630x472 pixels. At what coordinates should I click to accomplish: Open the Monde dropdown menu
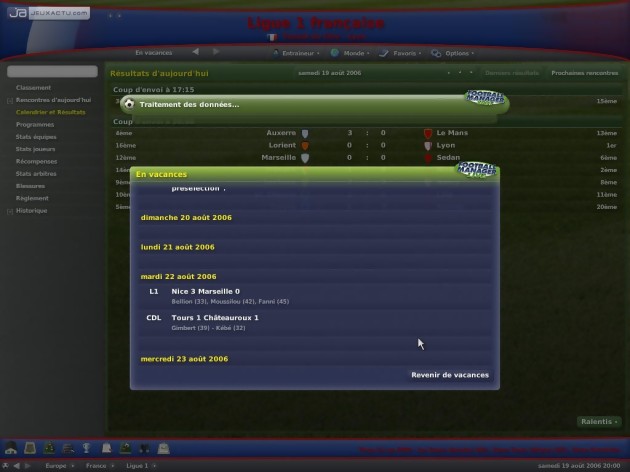tap(353, 53)
